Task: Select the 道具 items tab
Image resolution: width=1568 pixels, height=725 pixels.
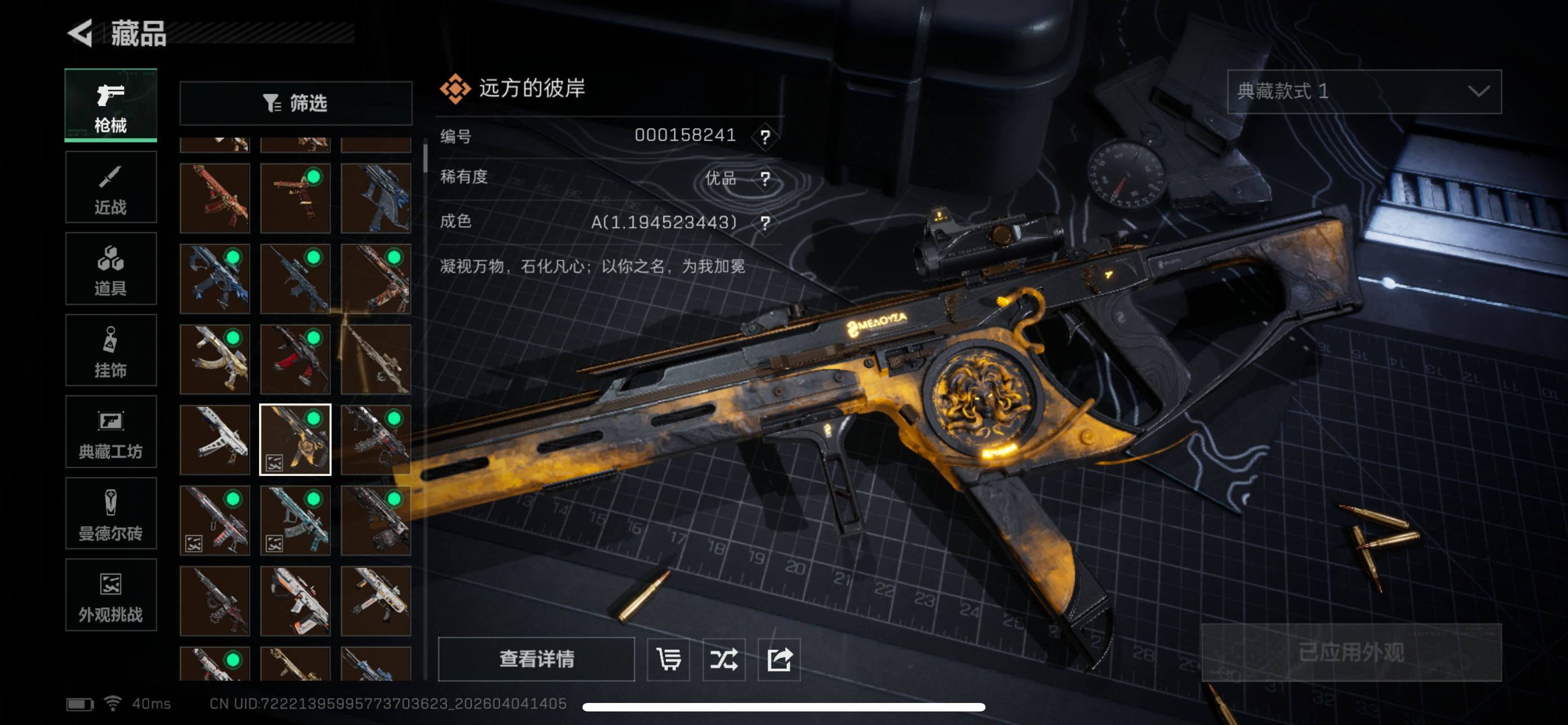Action: click(111, 268)
